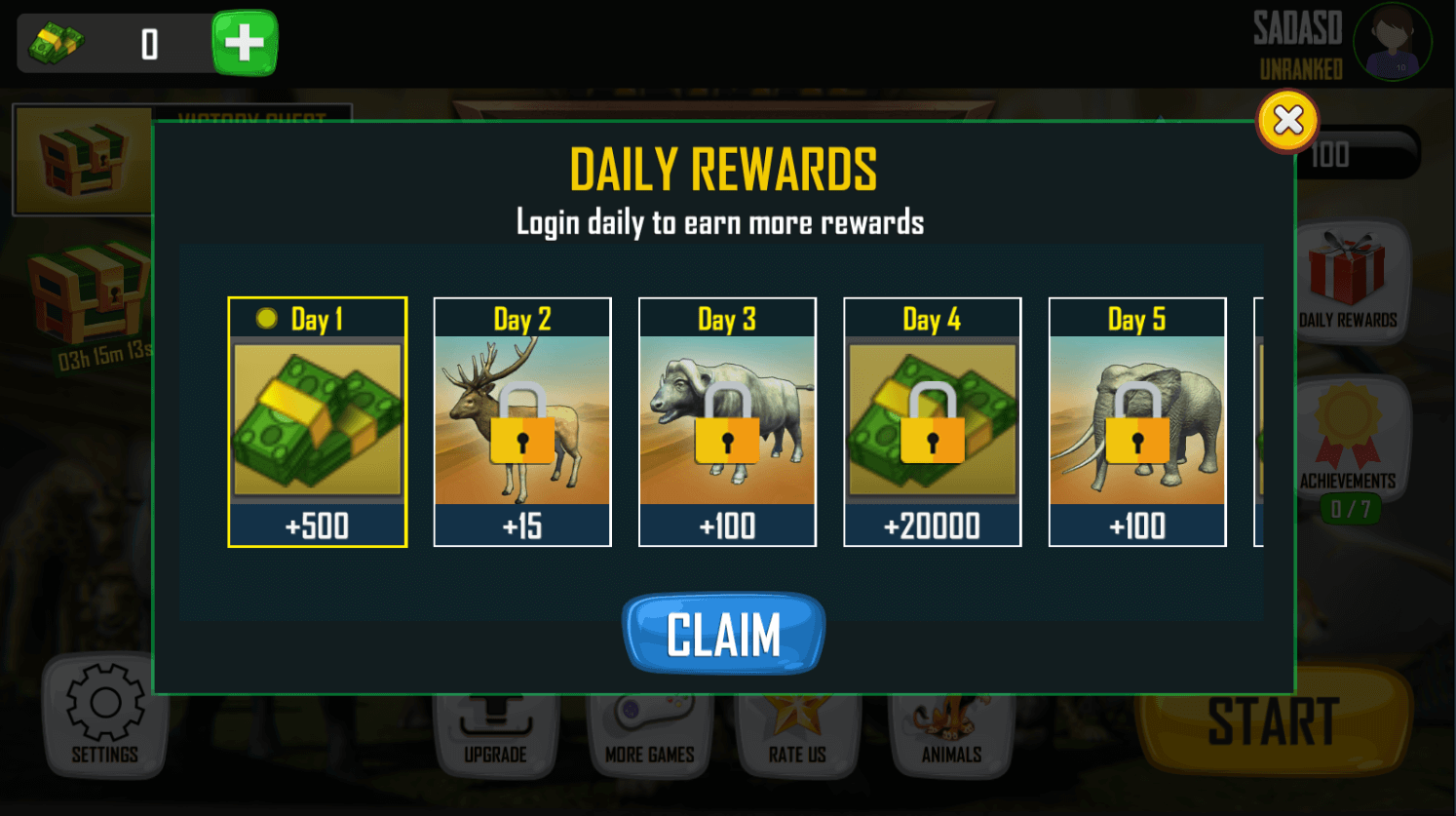
Task: Select the Day 2 deer reward card
Action: [522, 422]
